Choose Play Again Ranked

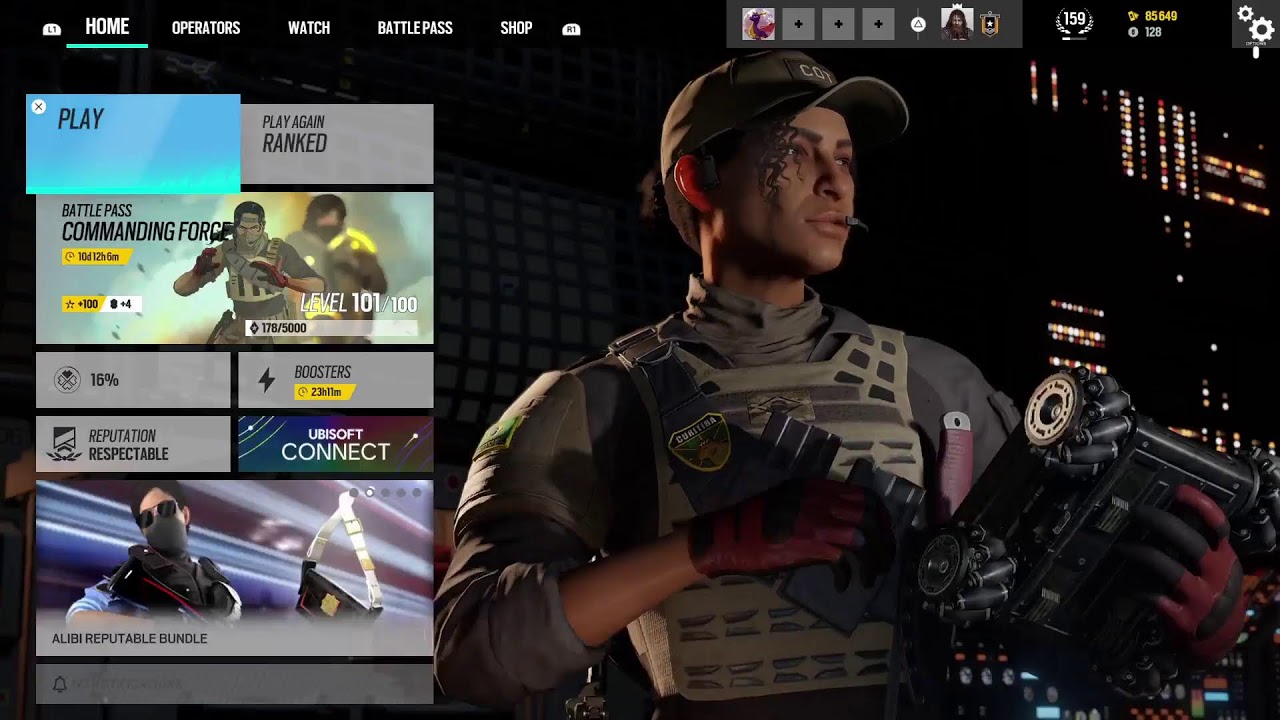point(337,144)
